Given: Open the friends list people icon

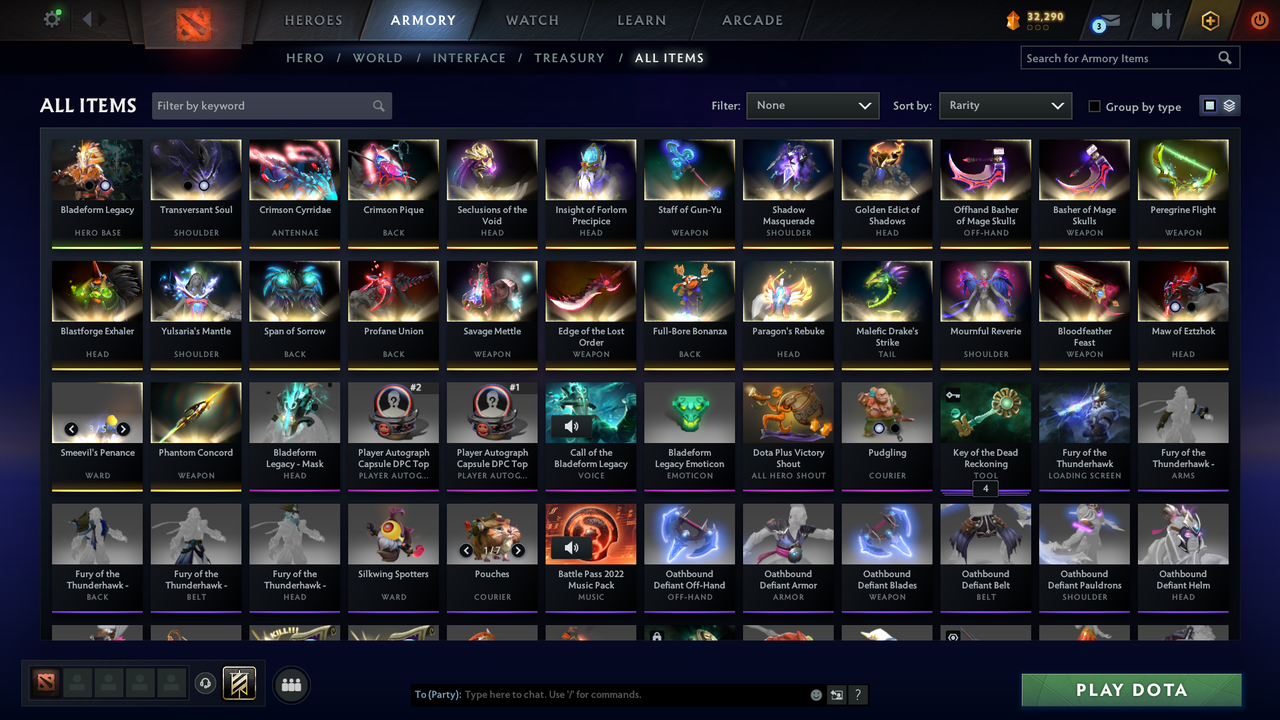Looking at the screenshot, I should click(x=289, y=684).
